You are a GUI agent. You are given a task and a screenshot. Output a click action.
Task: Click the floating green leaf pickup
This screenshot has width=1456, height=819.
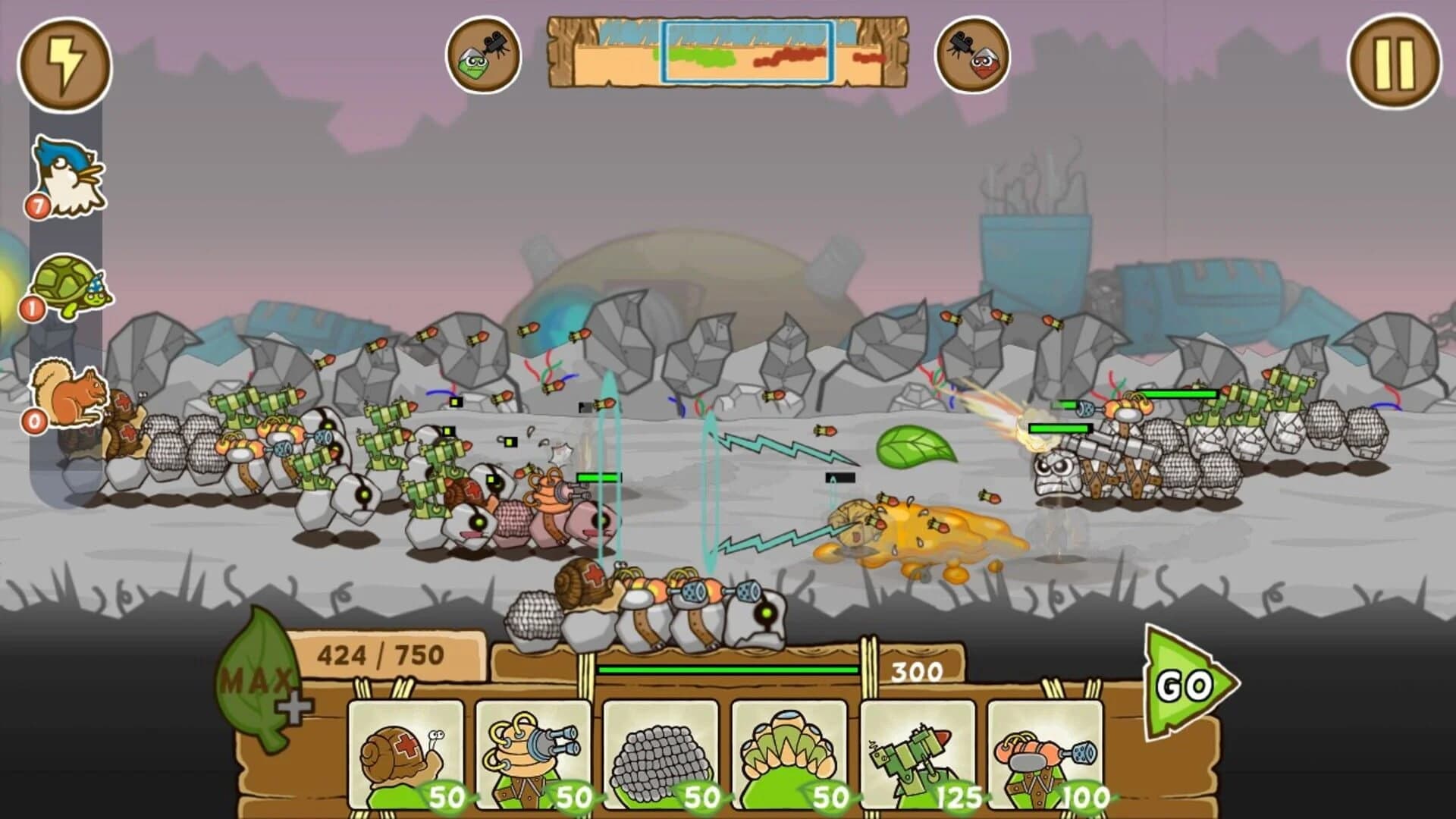click(918, 447)
